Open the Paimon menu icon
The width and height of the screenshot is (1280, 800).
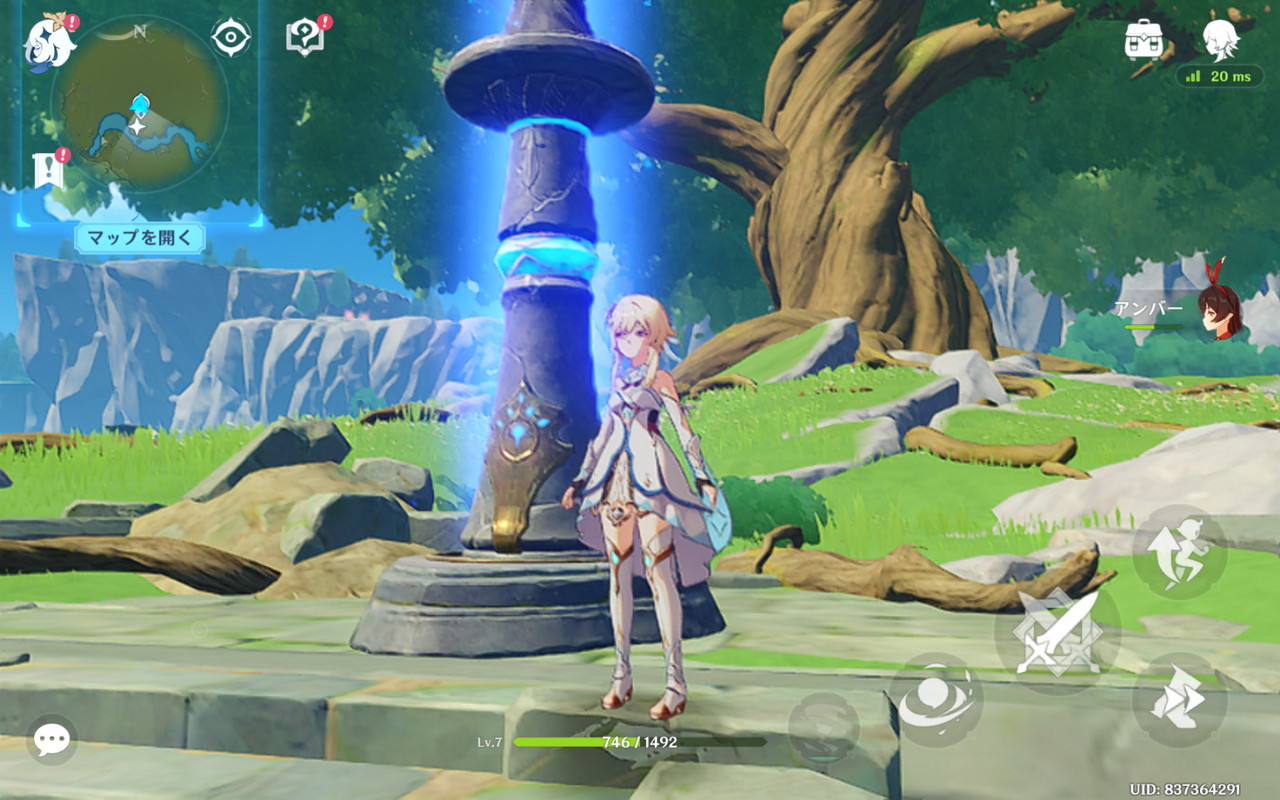pyautogui.click(x=49, y=42)
